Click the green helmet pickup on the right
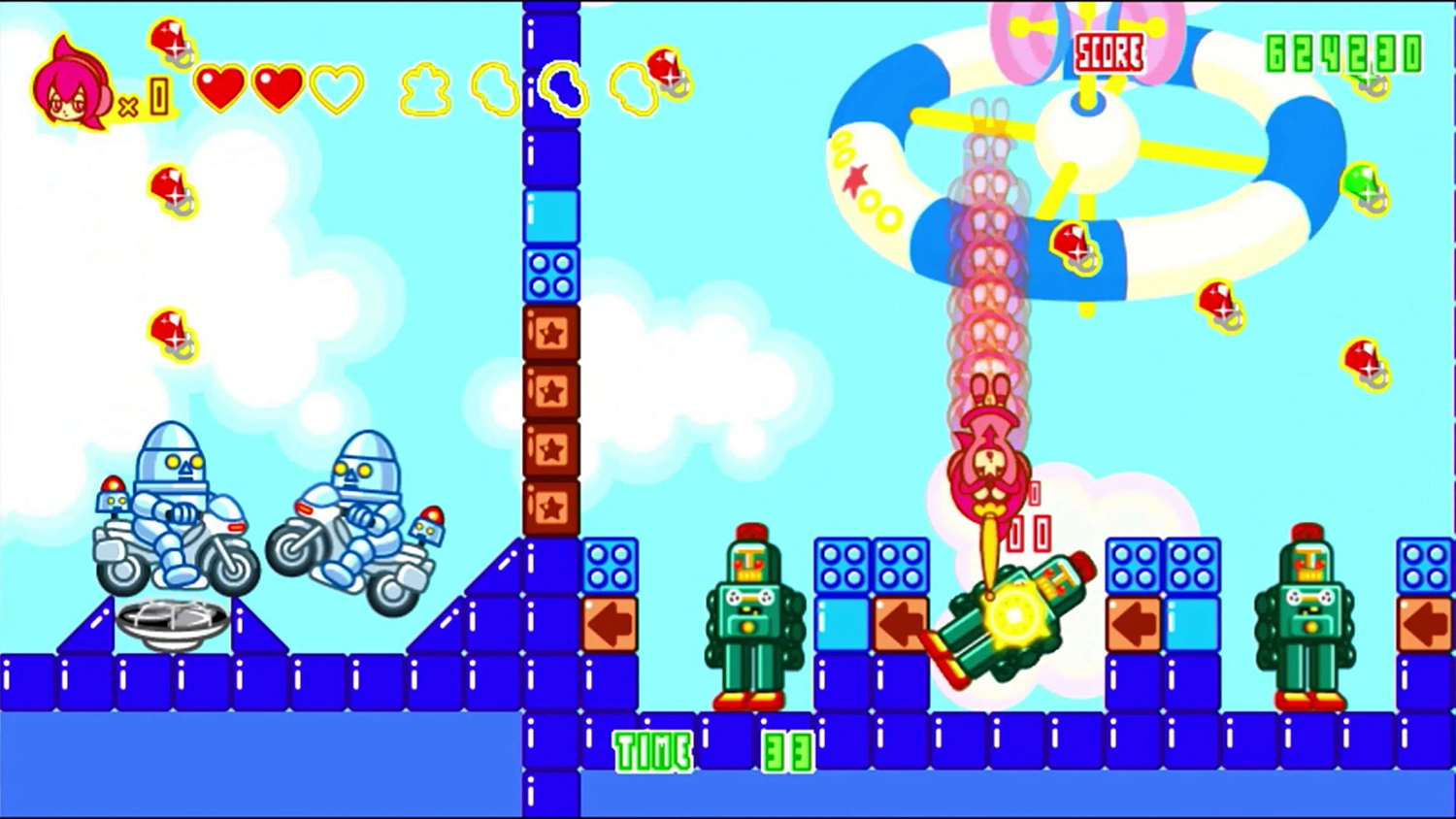 (1365, 187)
